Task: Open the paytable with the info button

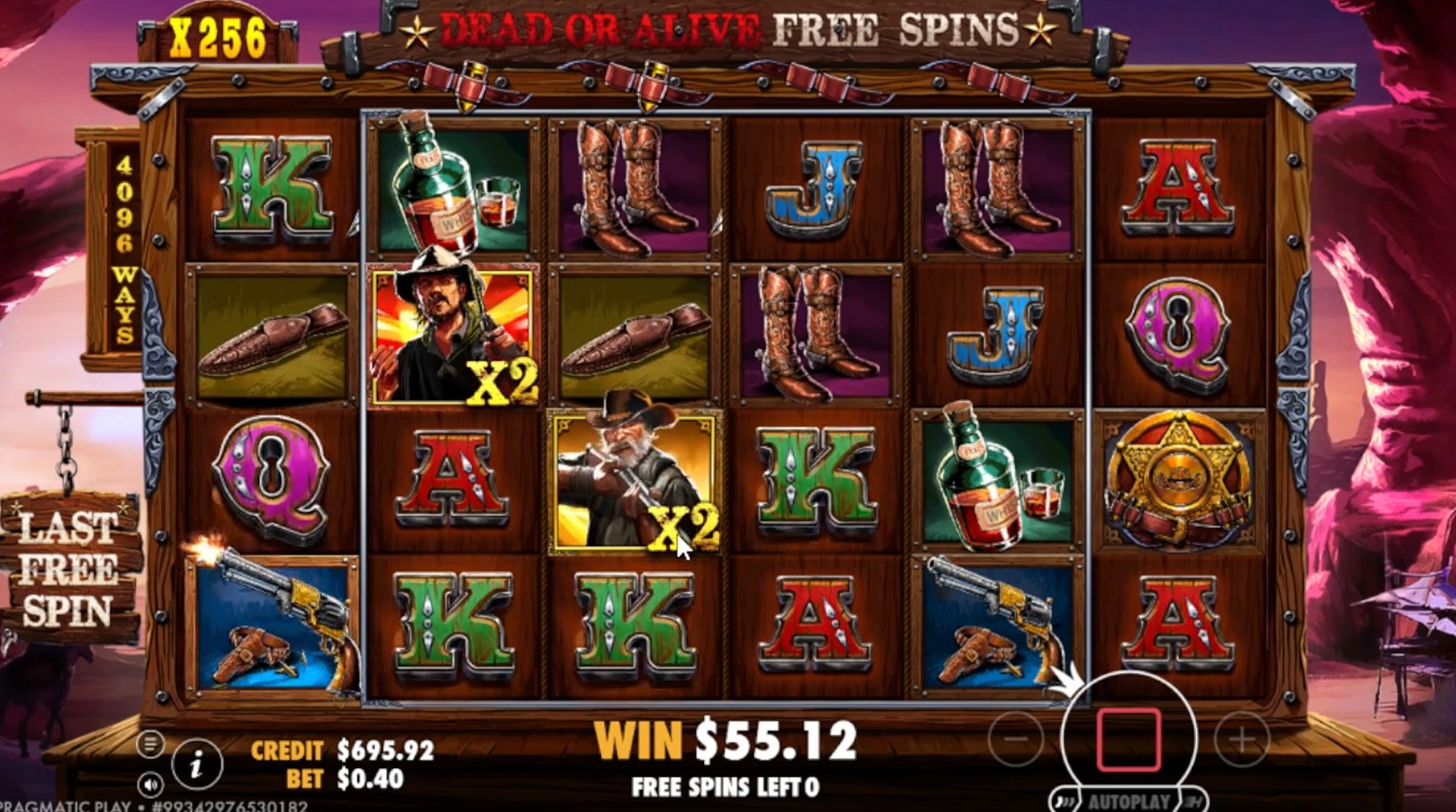Action: click(x=196, y=762)
